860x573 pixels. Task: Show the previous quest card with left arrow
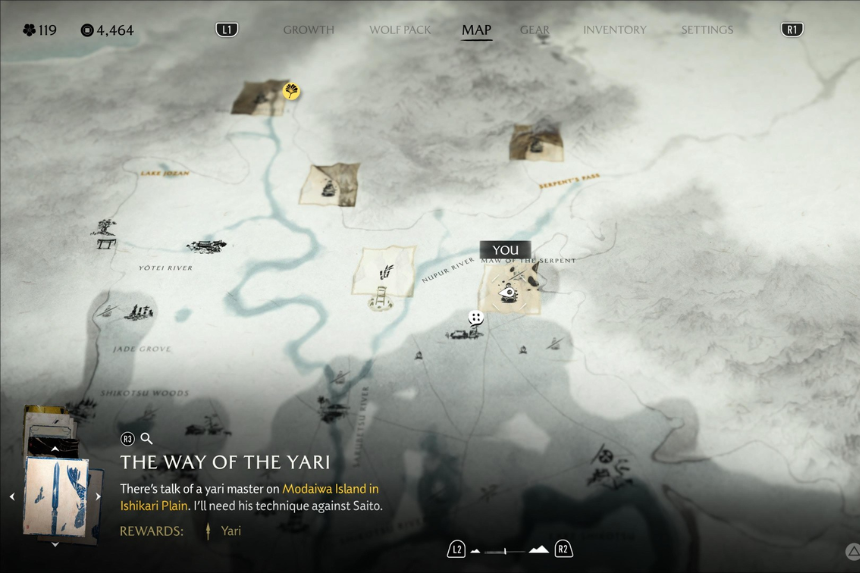[13, 496]
